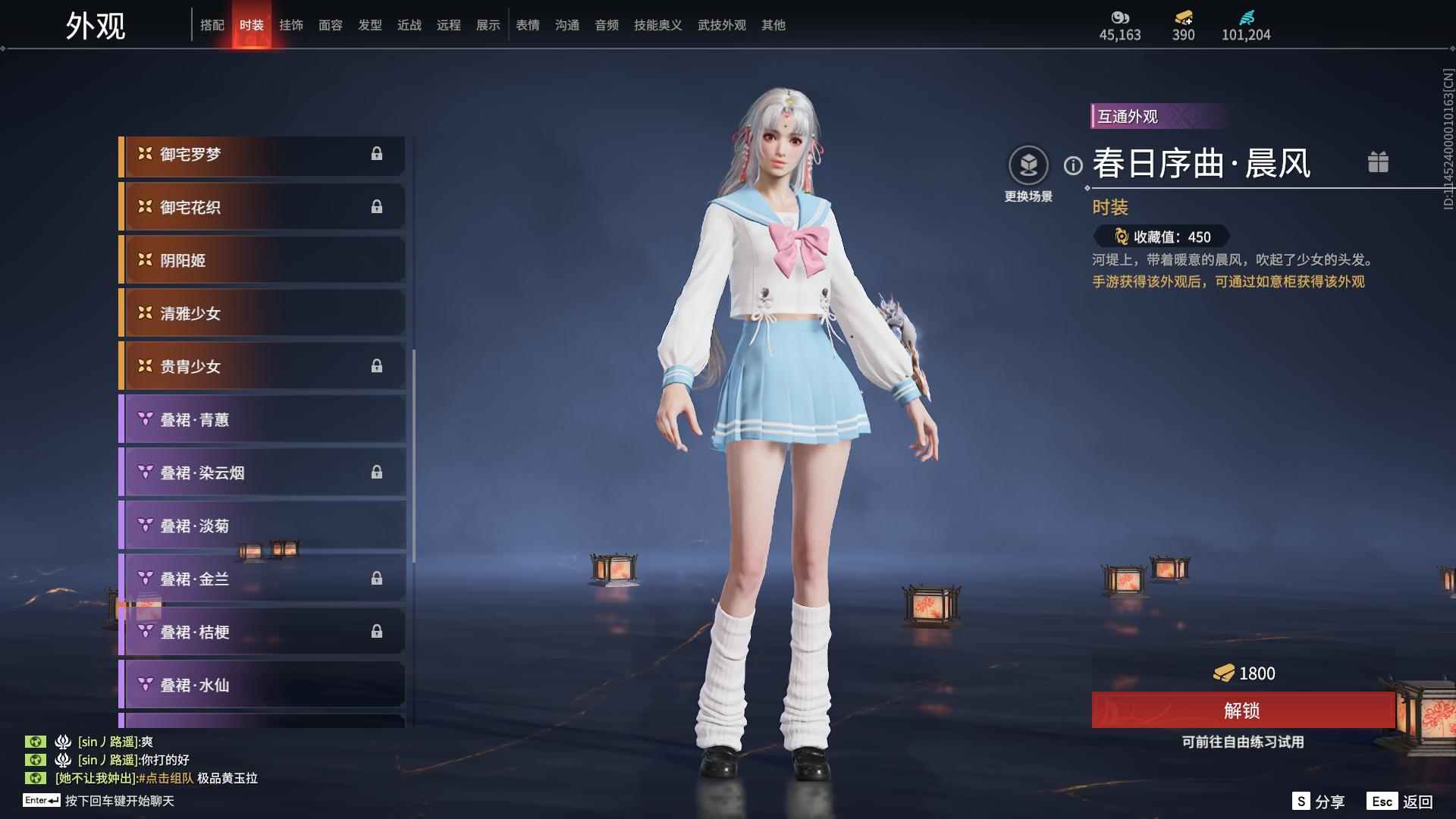The height and width of the screenshot is (819, 1456).
Task: Select the 叠裙·淡菊 outfit row
Action: [262, 526]
